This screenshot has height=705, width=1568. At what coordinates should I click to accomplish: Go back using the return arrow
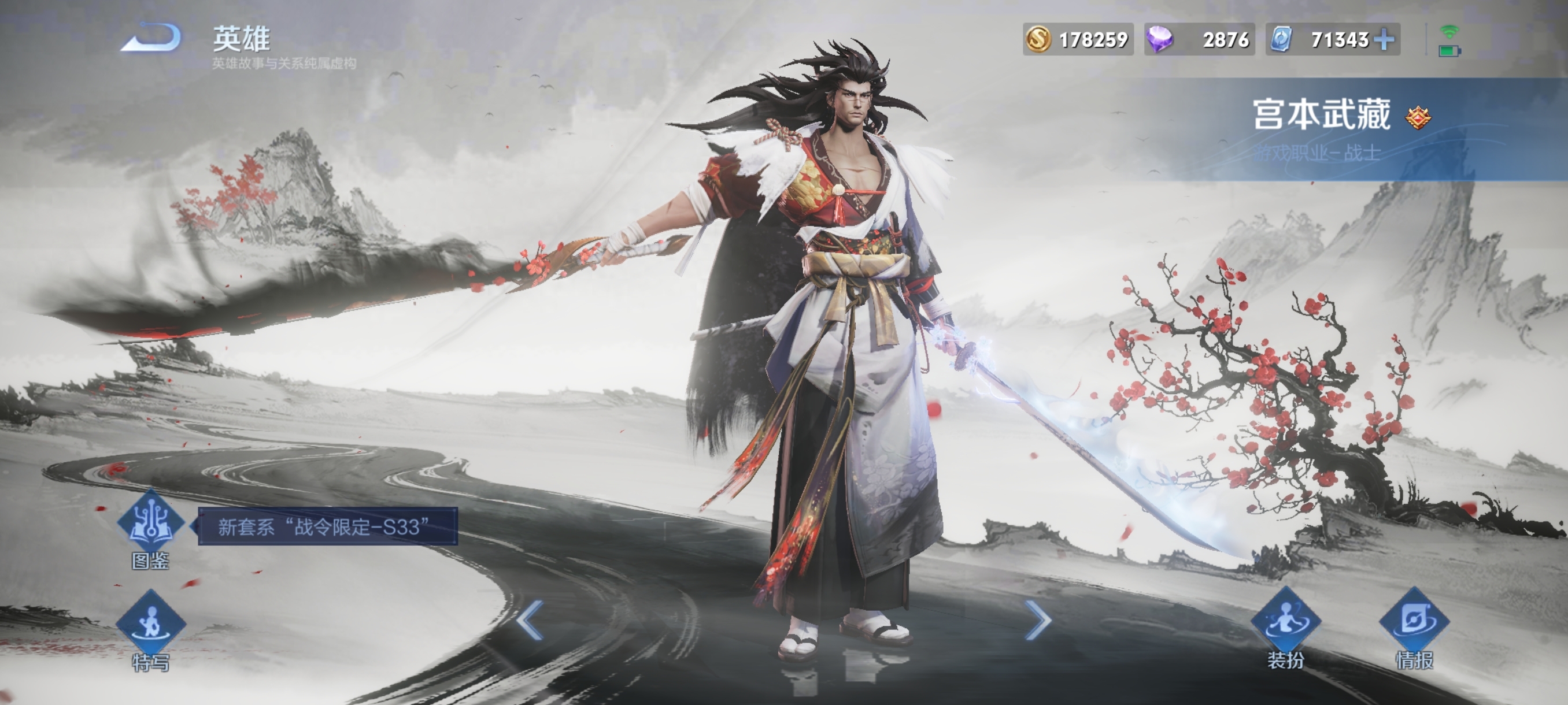pos(152,38)
